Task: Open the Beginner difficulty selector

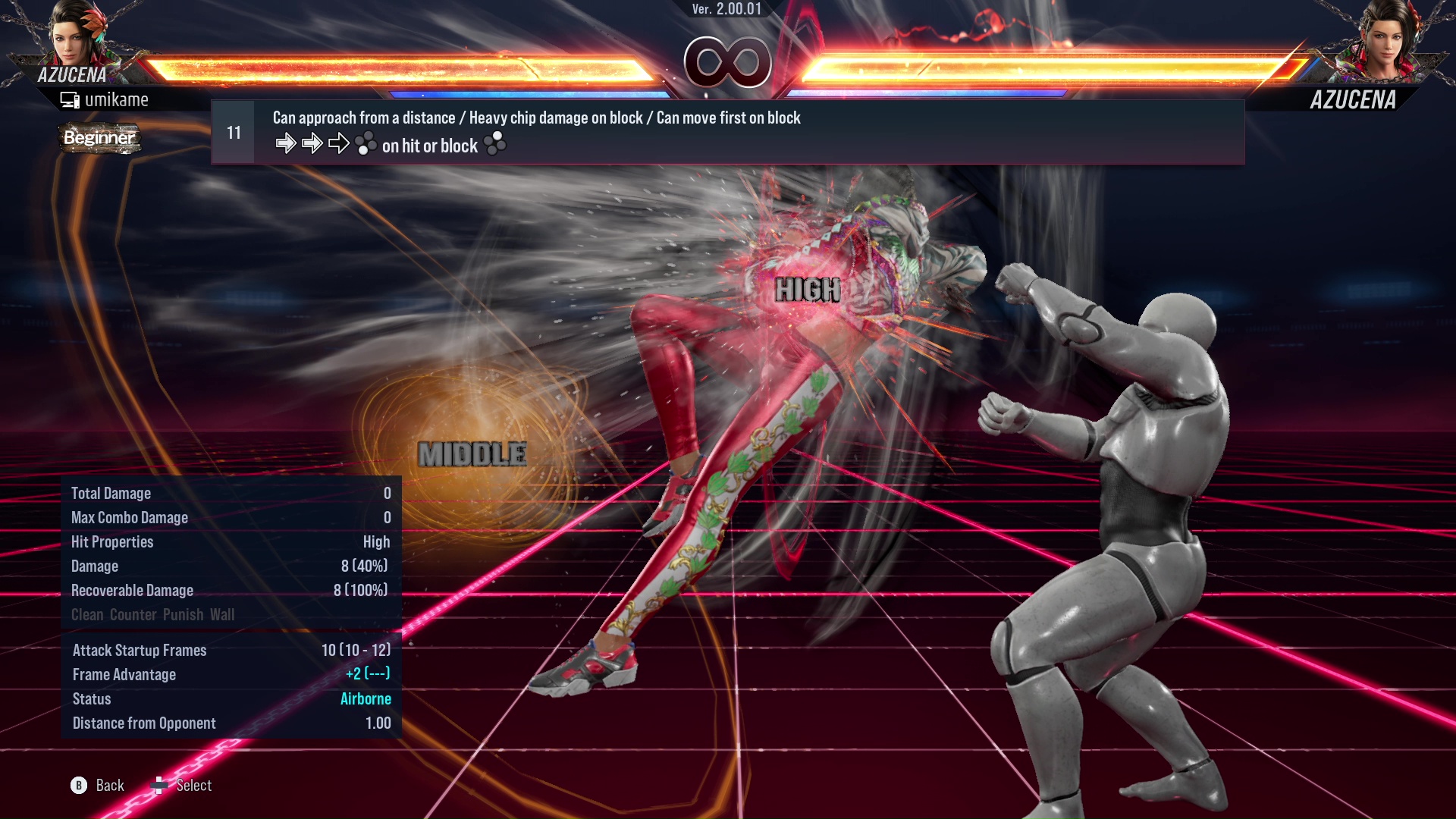Action: pos(99,138)
